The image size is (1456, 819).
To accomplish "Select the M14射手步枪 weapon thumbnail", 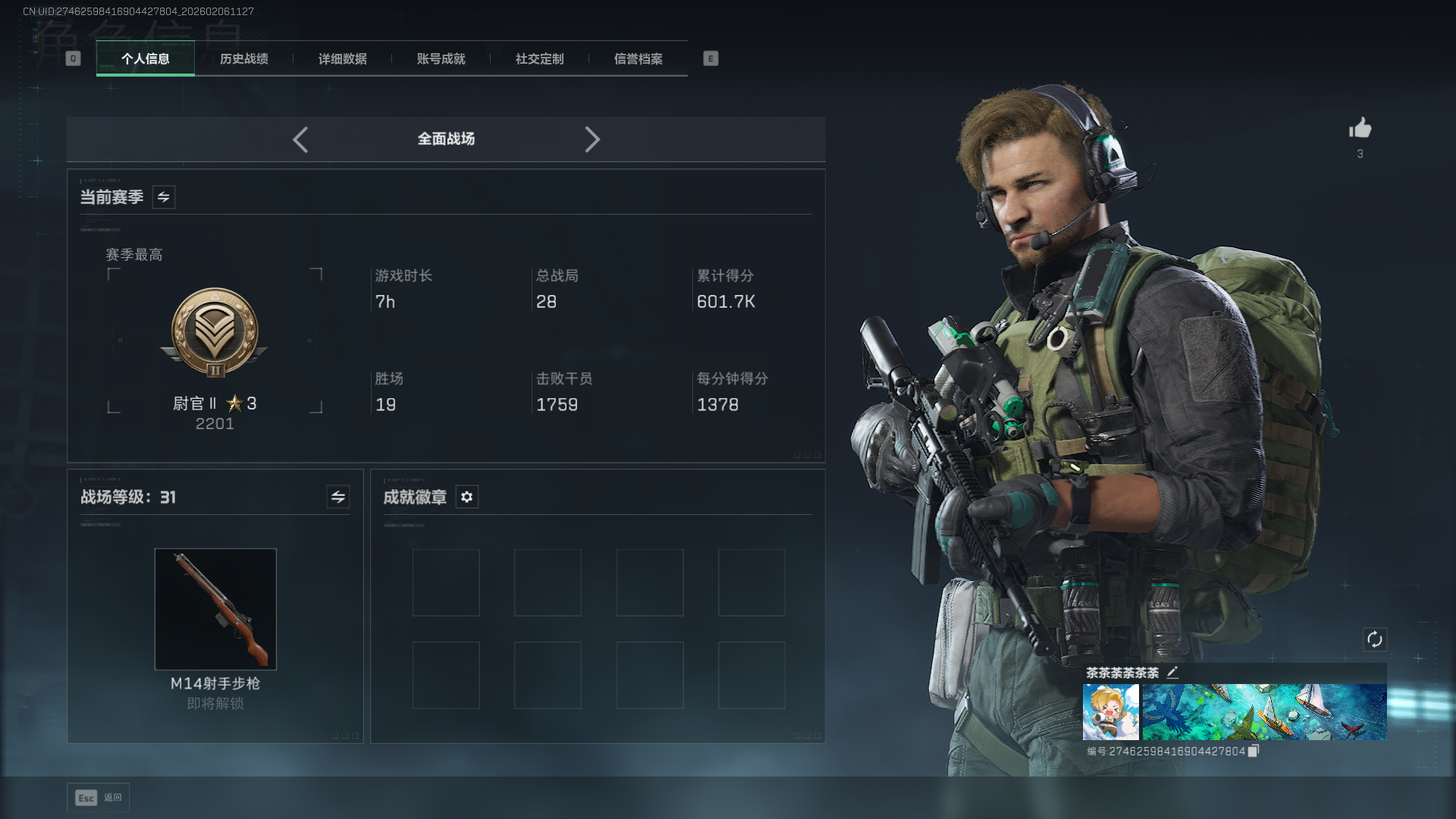I will pyautogui.click(x=215, y=609).
